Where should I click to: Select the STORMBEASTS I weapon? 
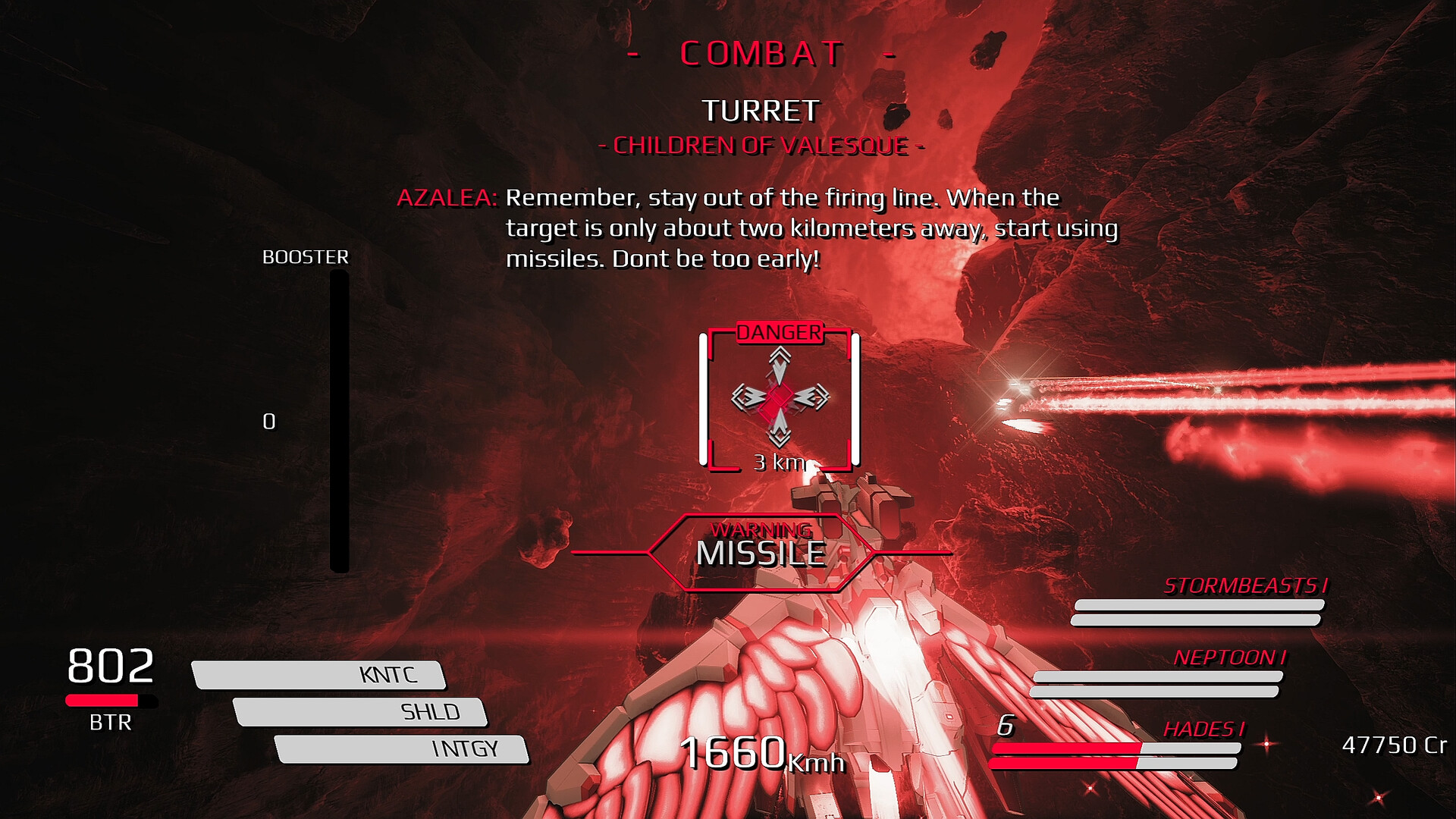click(1244, 586)
